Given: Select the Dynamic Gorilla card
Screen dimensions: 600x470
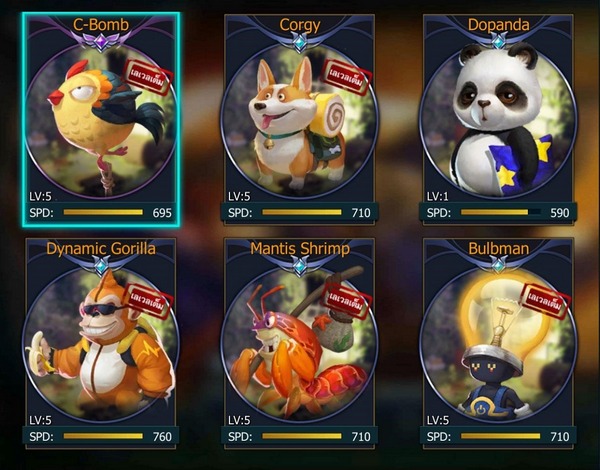Looking at the screenshot, I should pos(100,342).
